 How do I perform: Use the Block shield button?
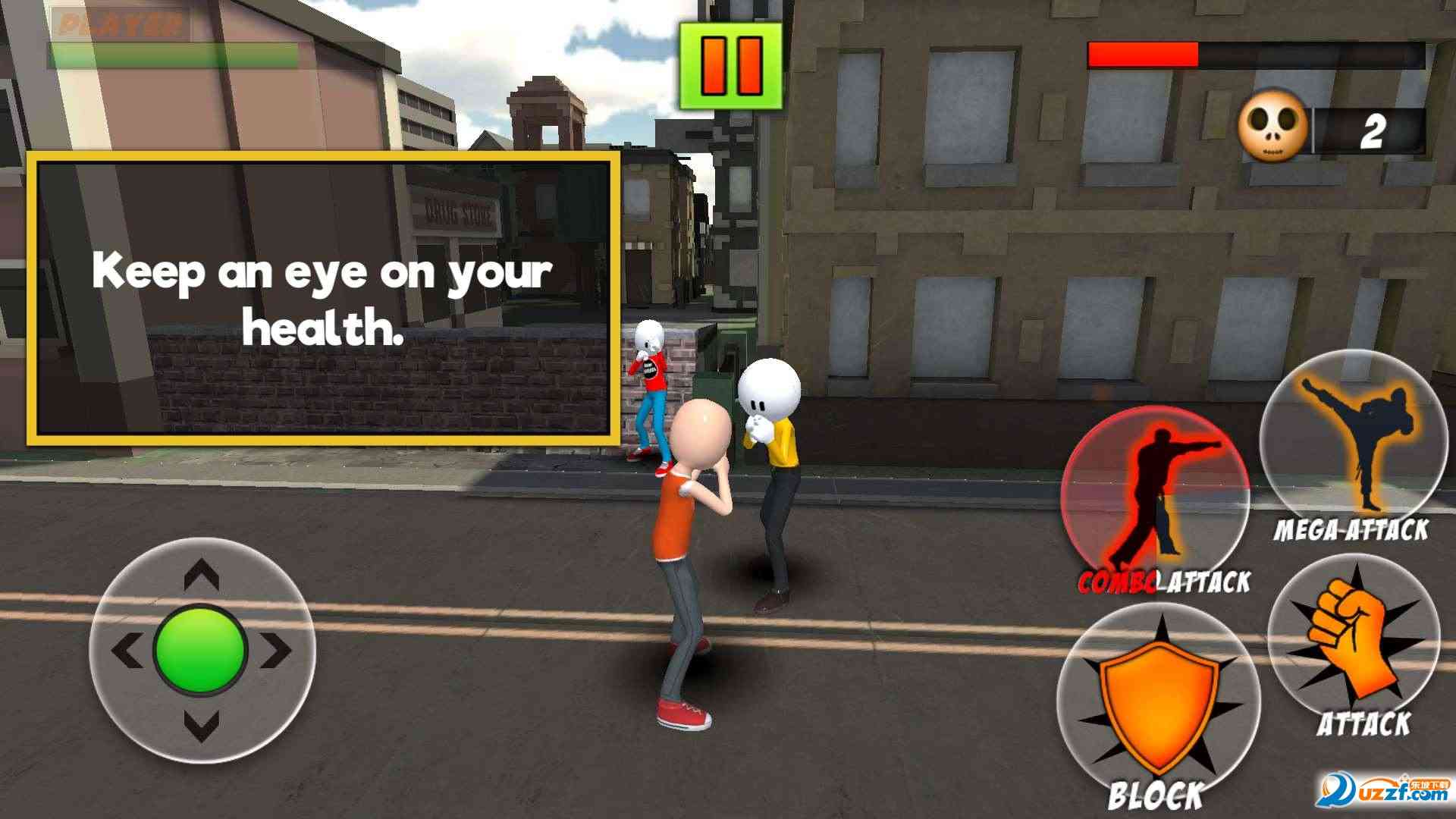click(1157, 707)
